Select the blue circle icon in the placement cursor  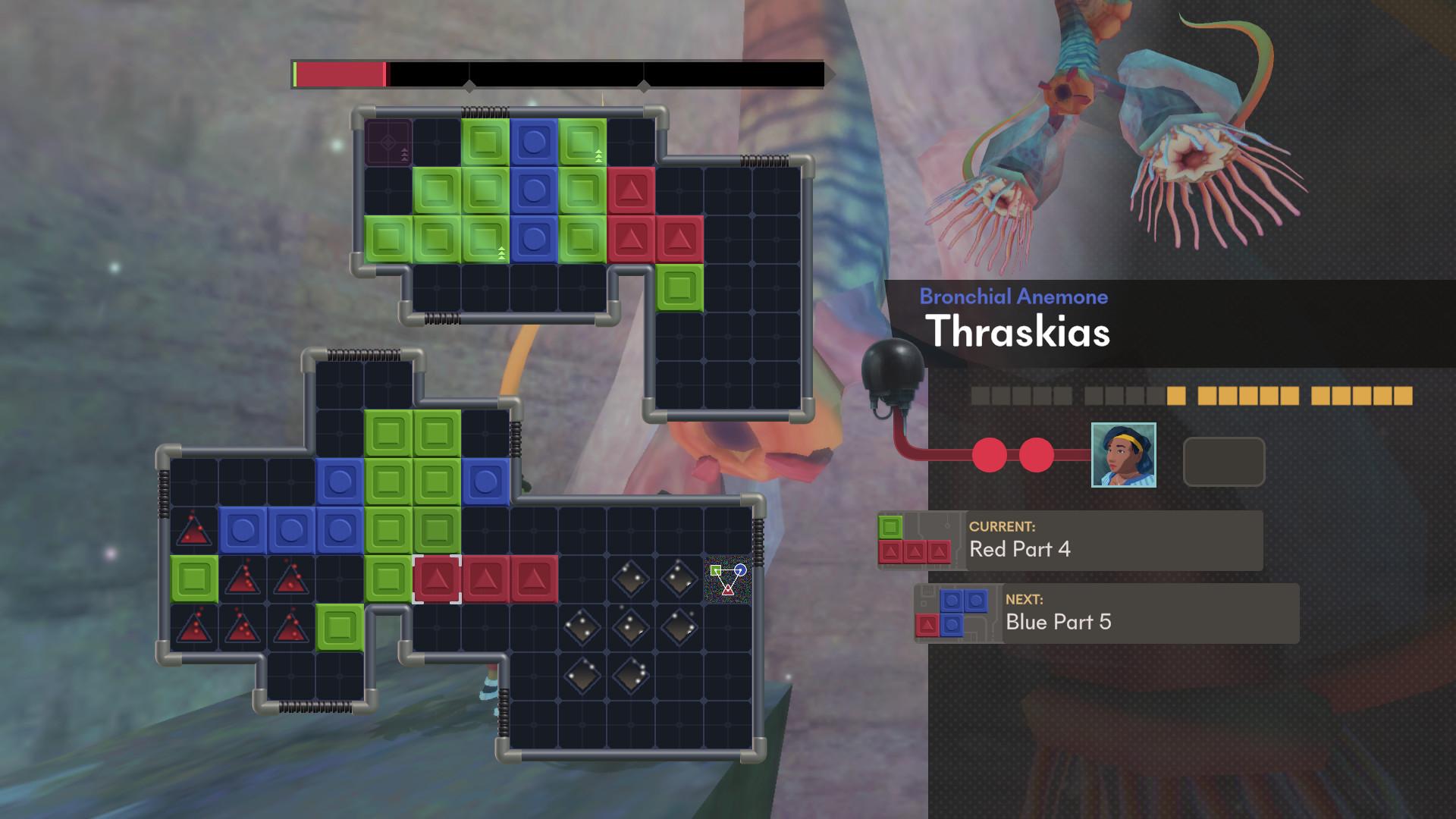(740, 570)
